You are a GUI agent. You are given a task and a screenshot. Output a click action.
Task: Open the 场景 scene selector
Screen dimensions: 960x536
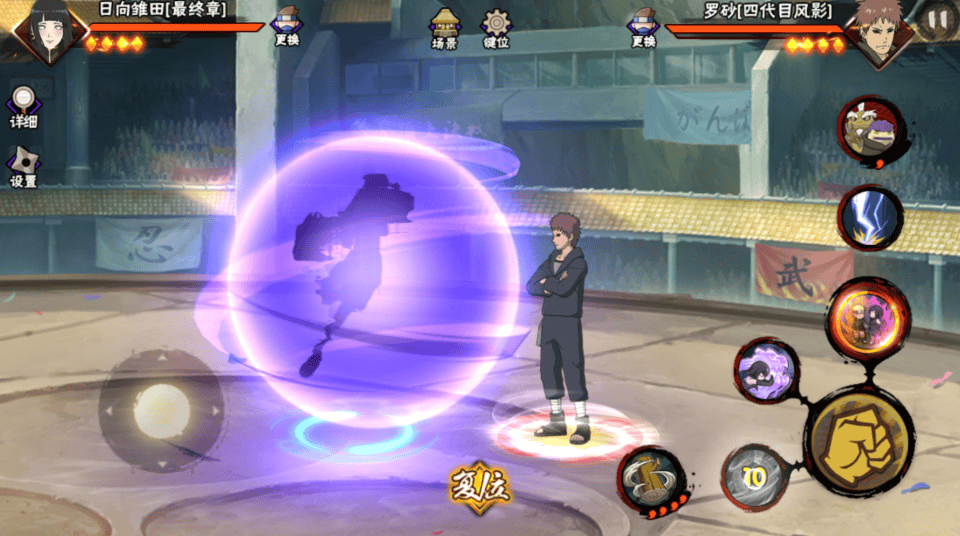[x=444, y=28]
